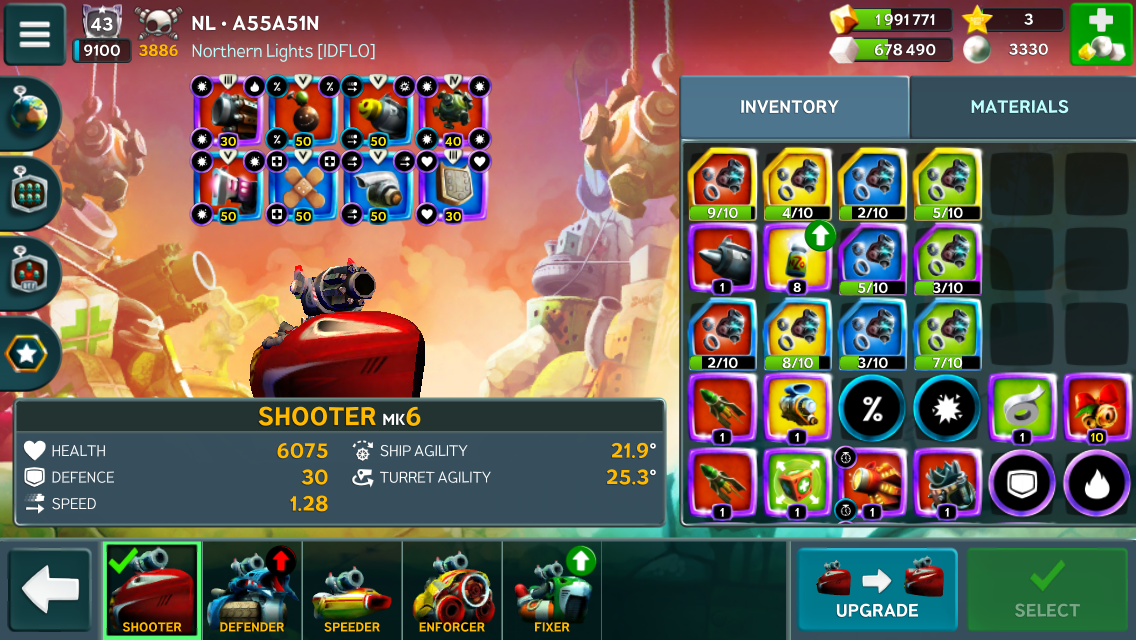1136x640 pixels.
Task: Buy more currency with green plus button
Action: pyautogui.click(x=1100, y=34)
